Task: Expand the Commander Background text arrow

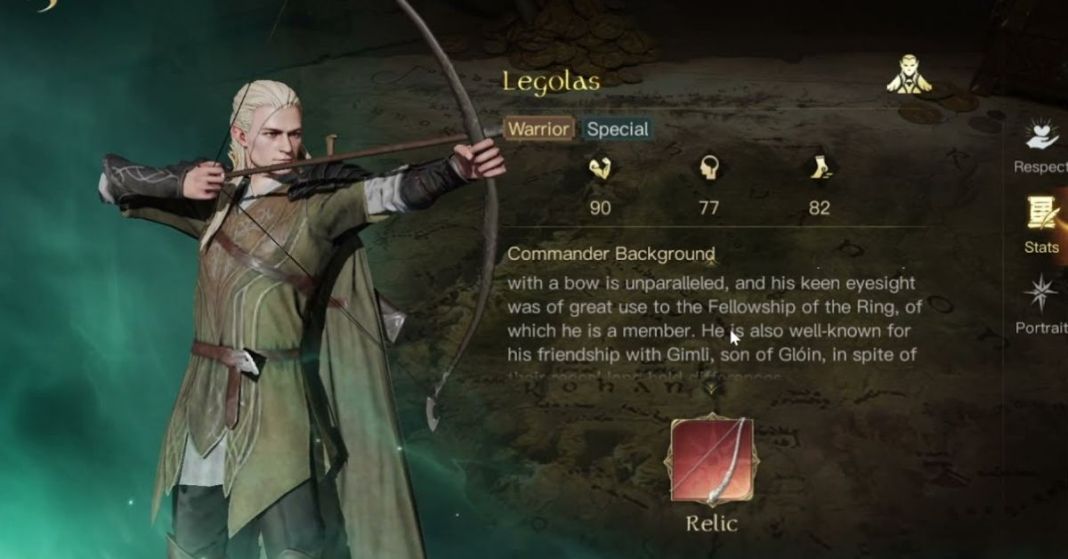Action: point(712,387)
